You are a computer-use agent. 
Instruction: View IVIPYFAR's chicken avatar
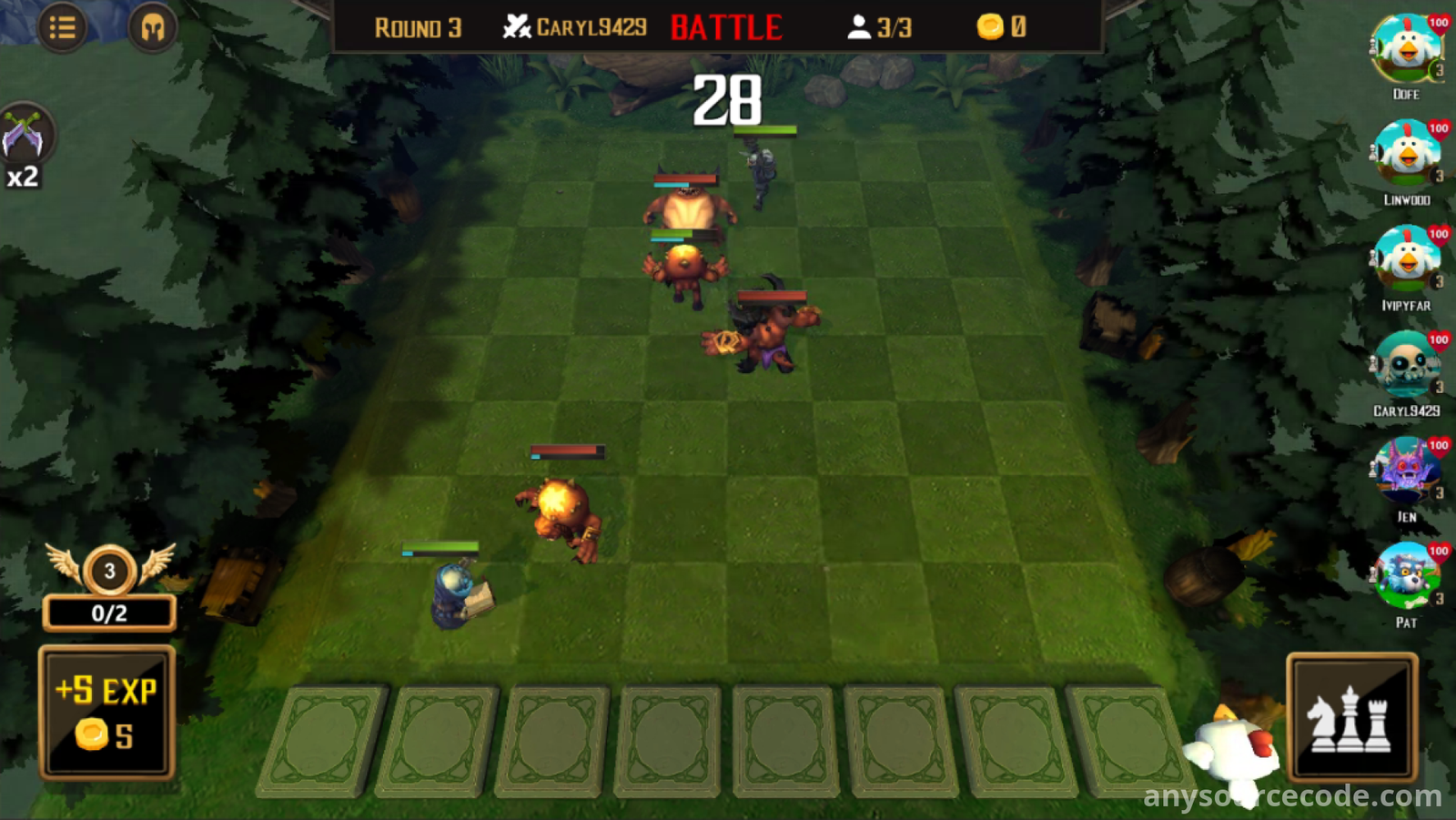(1407, 260)
